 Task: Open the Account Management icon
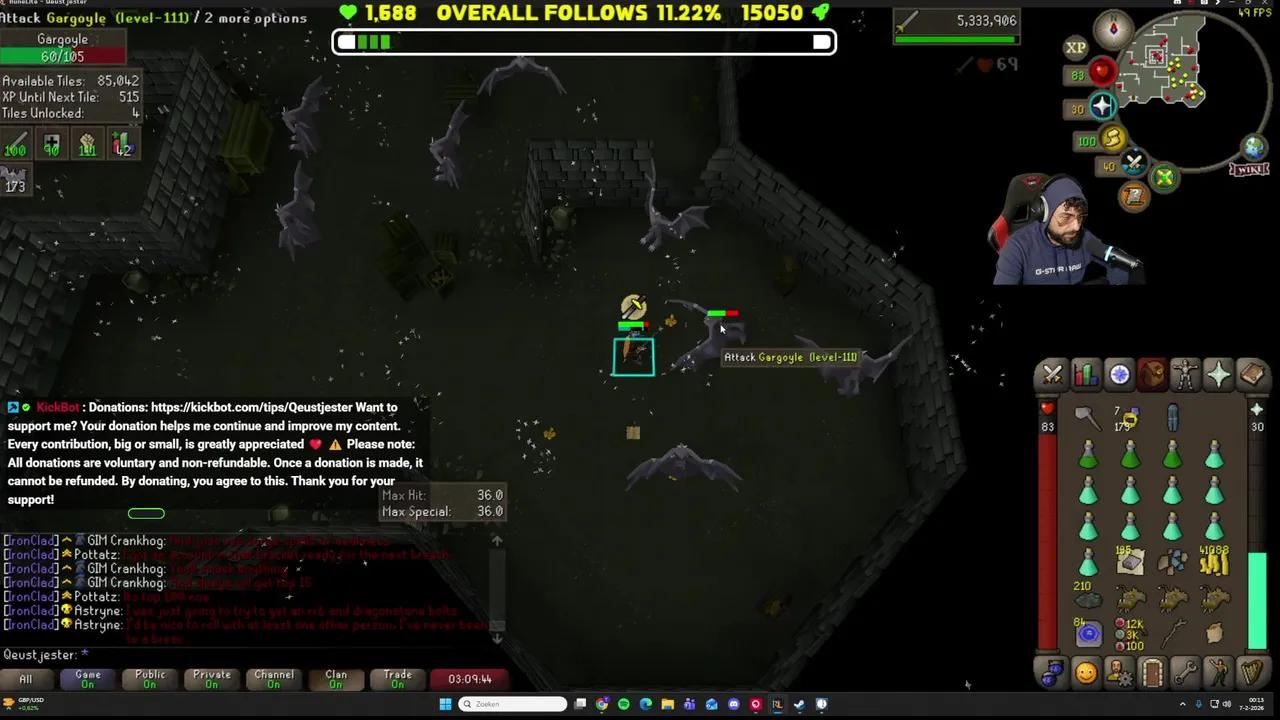(1118, 676)
